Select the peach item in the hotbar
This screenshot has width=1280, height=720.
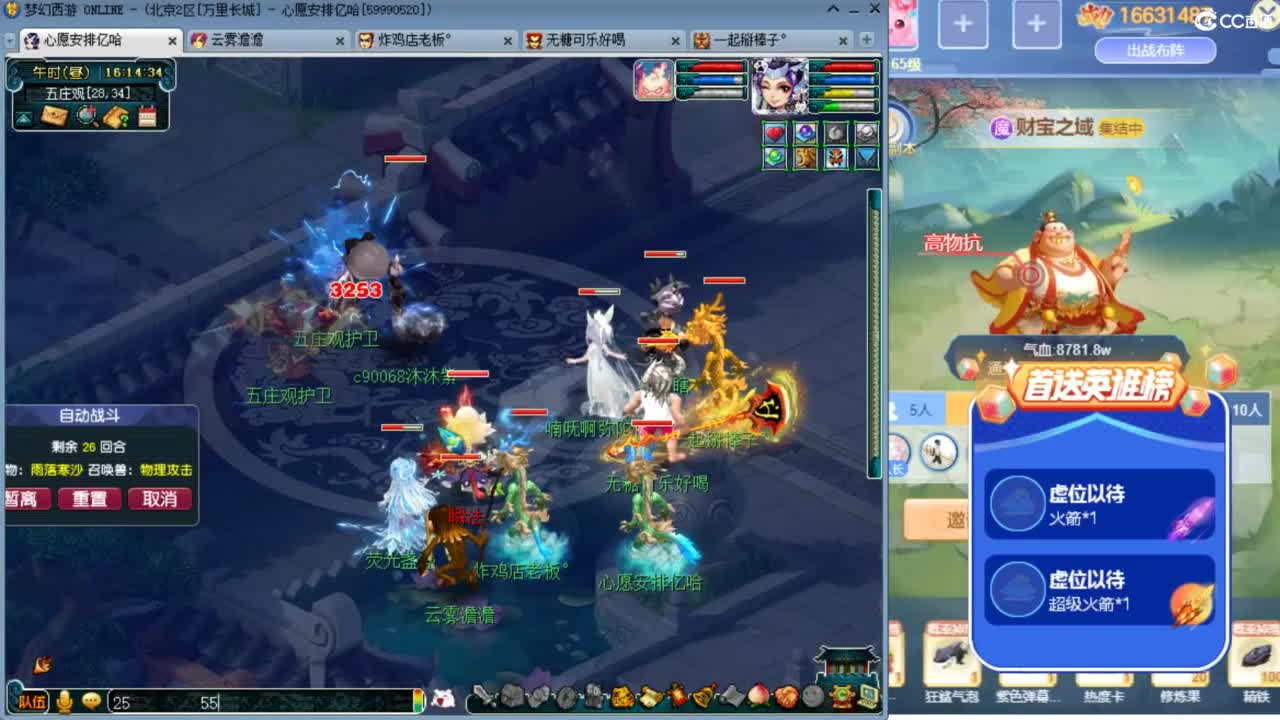(x=758, y=698)
